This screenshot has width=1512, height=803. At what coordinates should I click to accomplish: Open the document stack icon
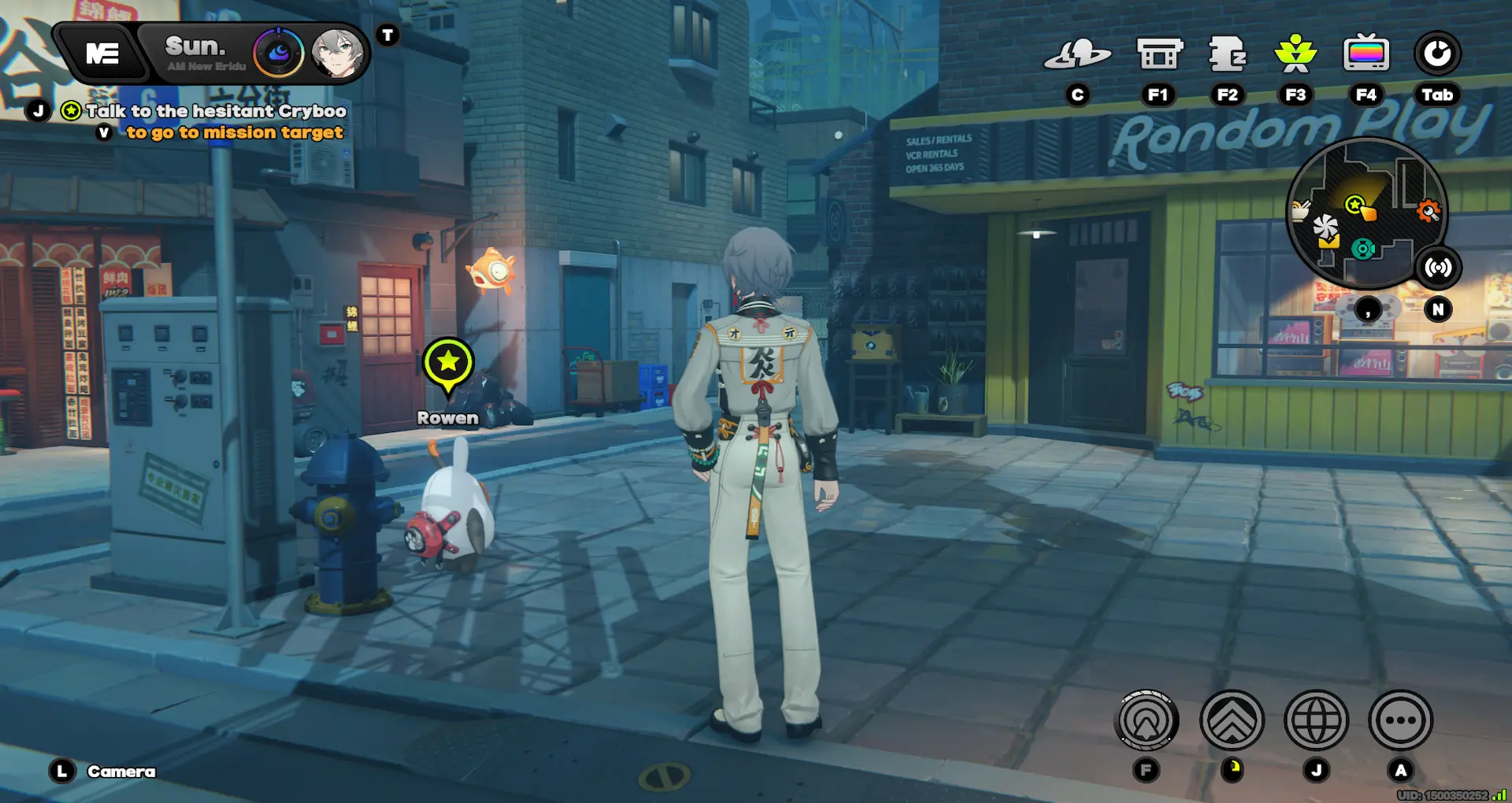click(1227, 54)
